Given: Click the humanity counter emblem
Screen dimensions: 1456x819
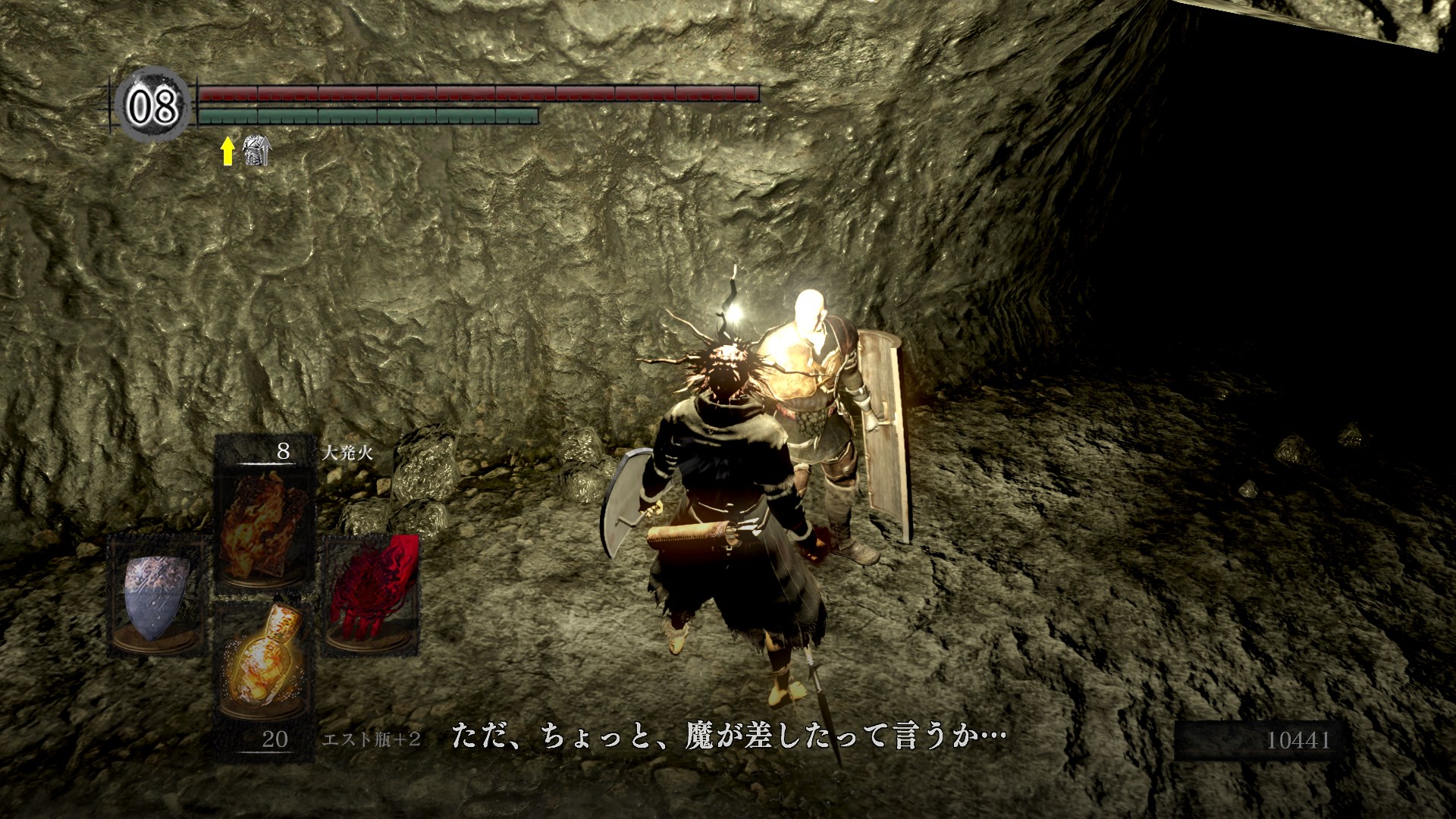Looking at the screenshot, I should point(152,105).
